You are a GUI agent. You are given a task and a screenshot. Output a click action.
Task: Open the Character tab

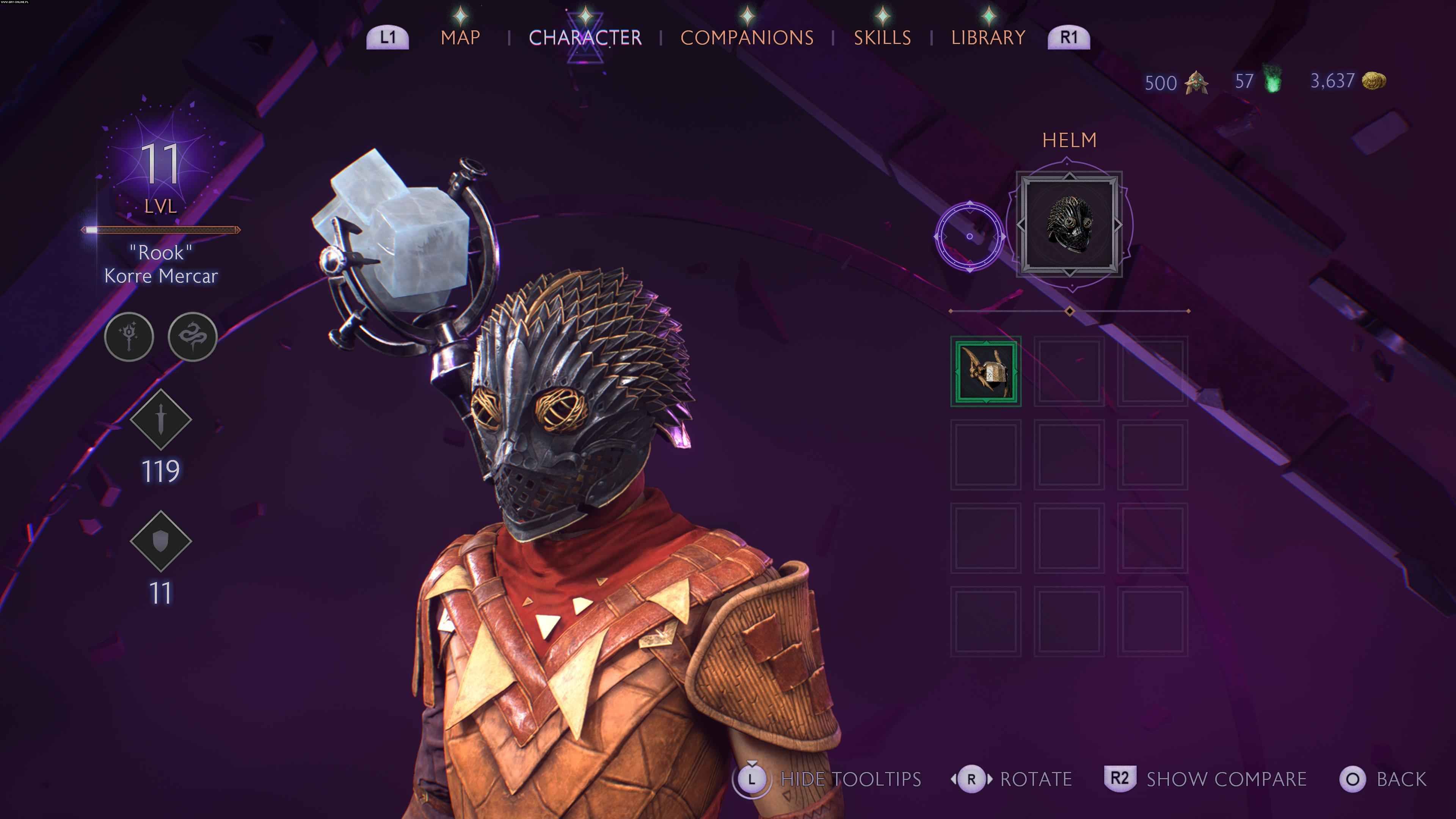[585, 37]
